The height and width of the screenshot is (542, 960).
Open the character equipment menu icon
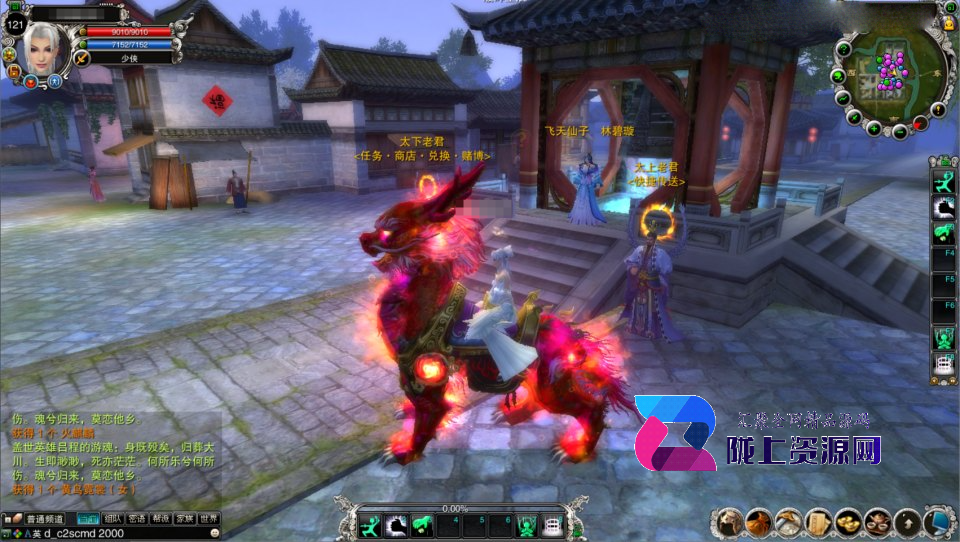731,522
